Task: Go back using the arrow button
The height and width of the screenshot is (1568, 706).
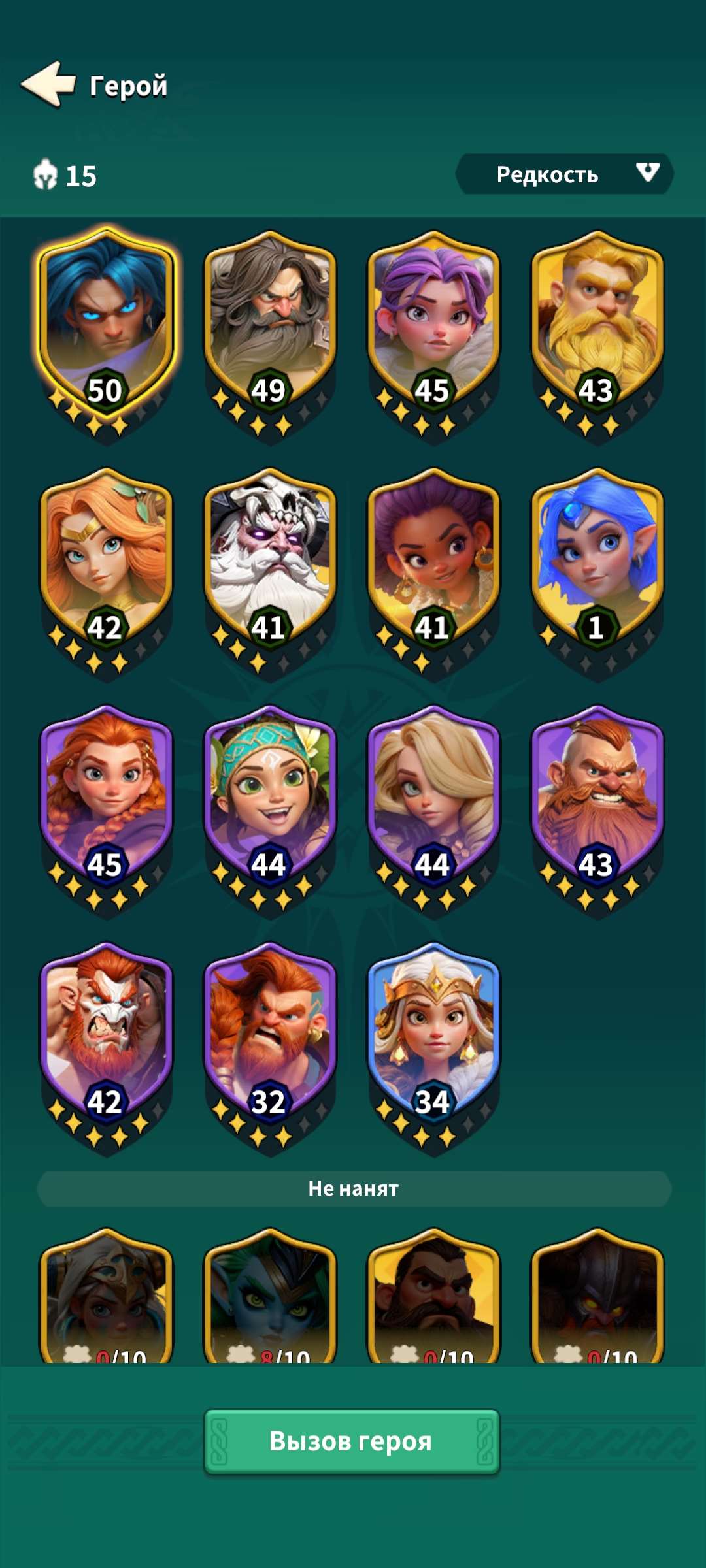Action: pos(49,84)
